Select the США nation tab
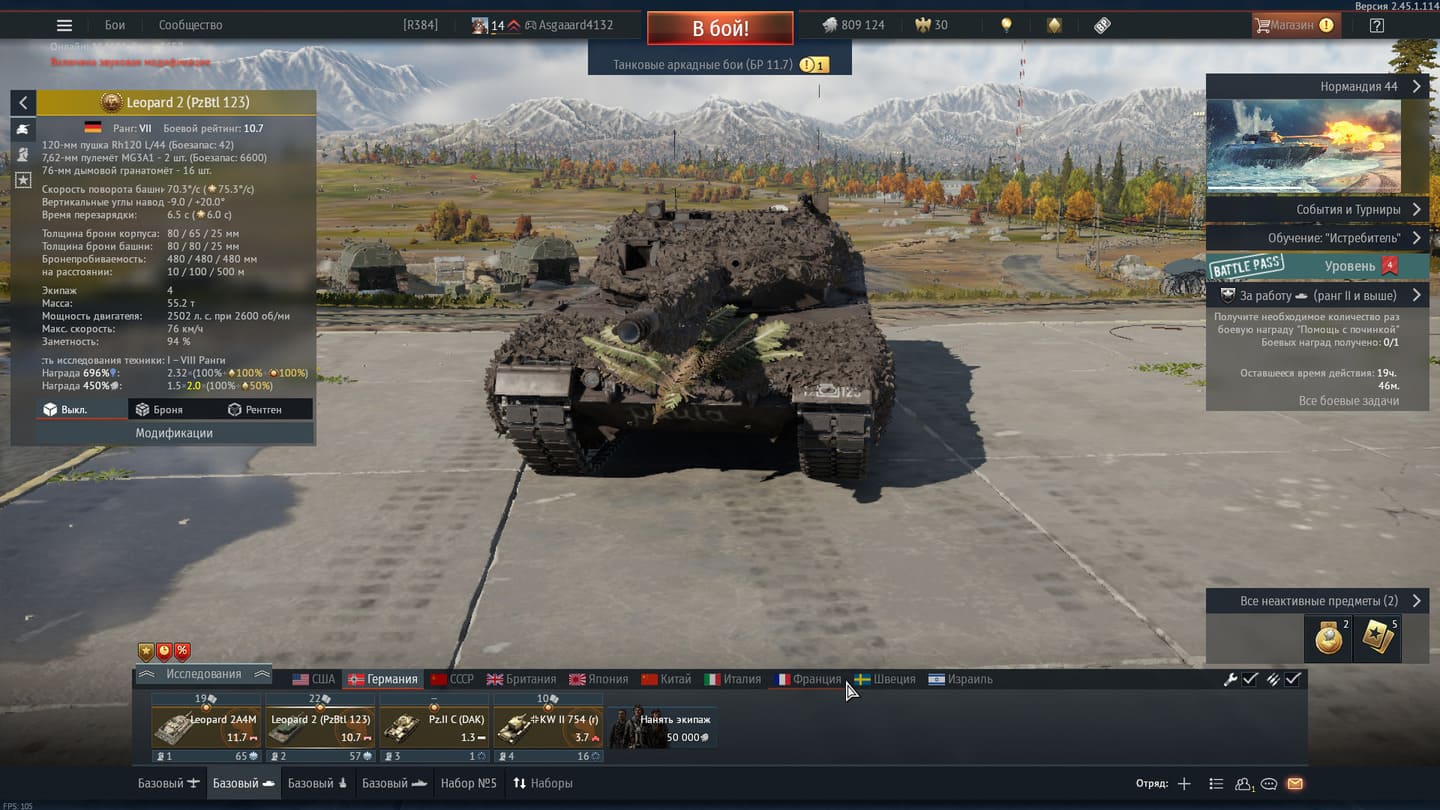 tap(314, 679)
